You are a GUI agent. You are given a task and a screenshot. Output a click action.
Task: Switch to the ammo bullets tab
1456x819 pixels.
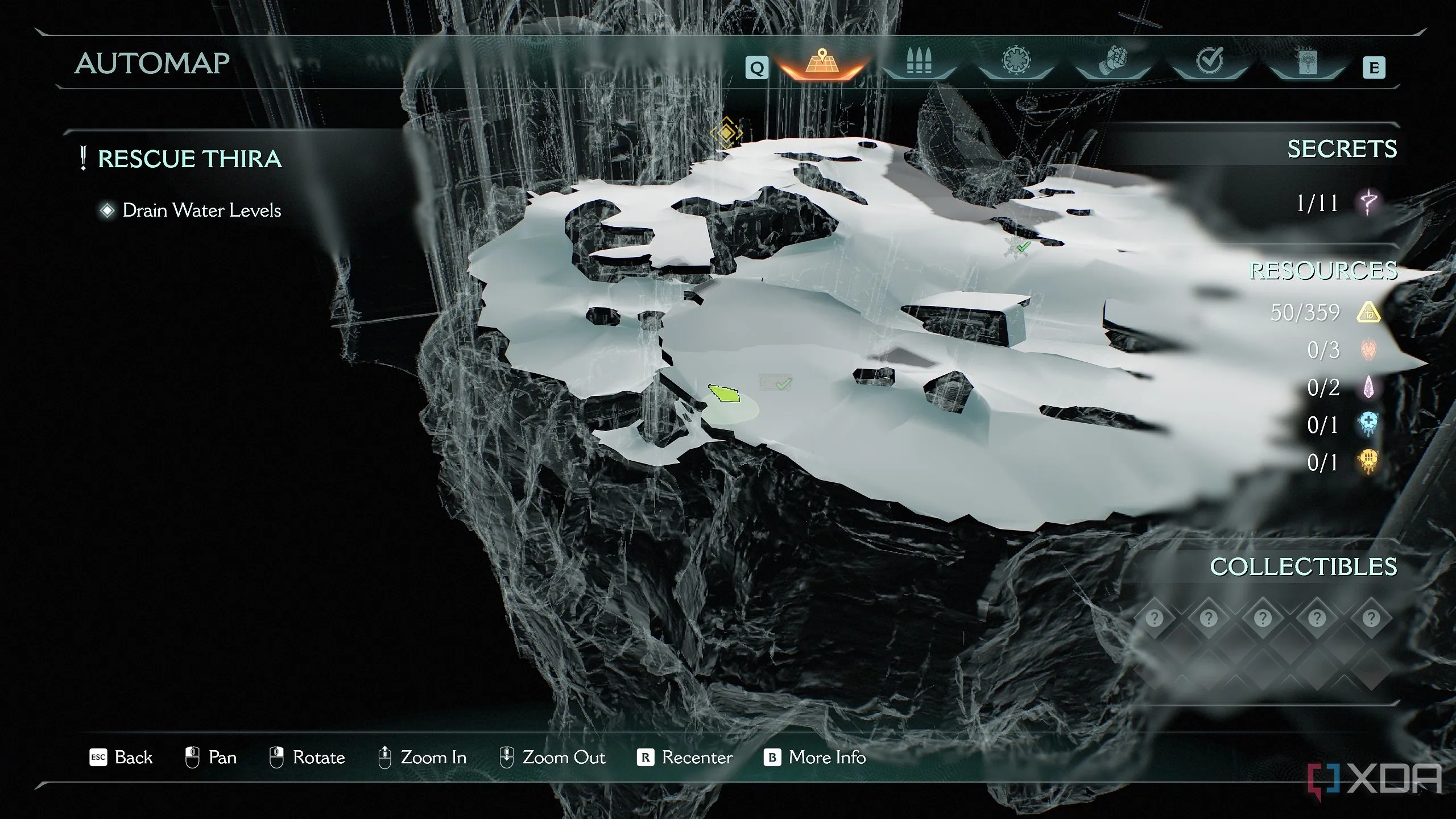(919, 63)
